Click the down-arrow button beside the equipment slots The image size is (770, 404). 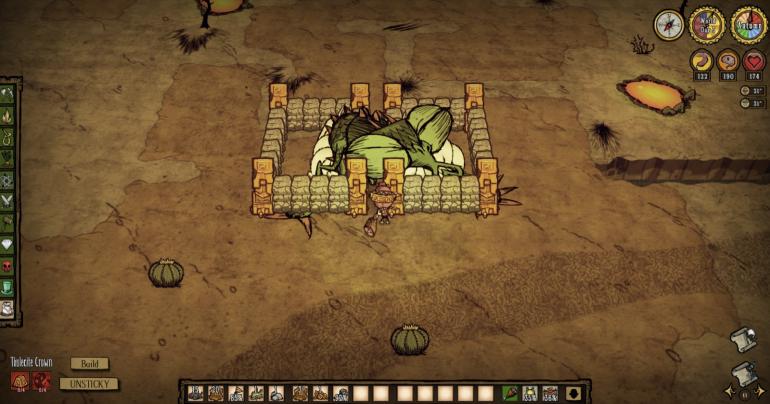click(573, 393)
